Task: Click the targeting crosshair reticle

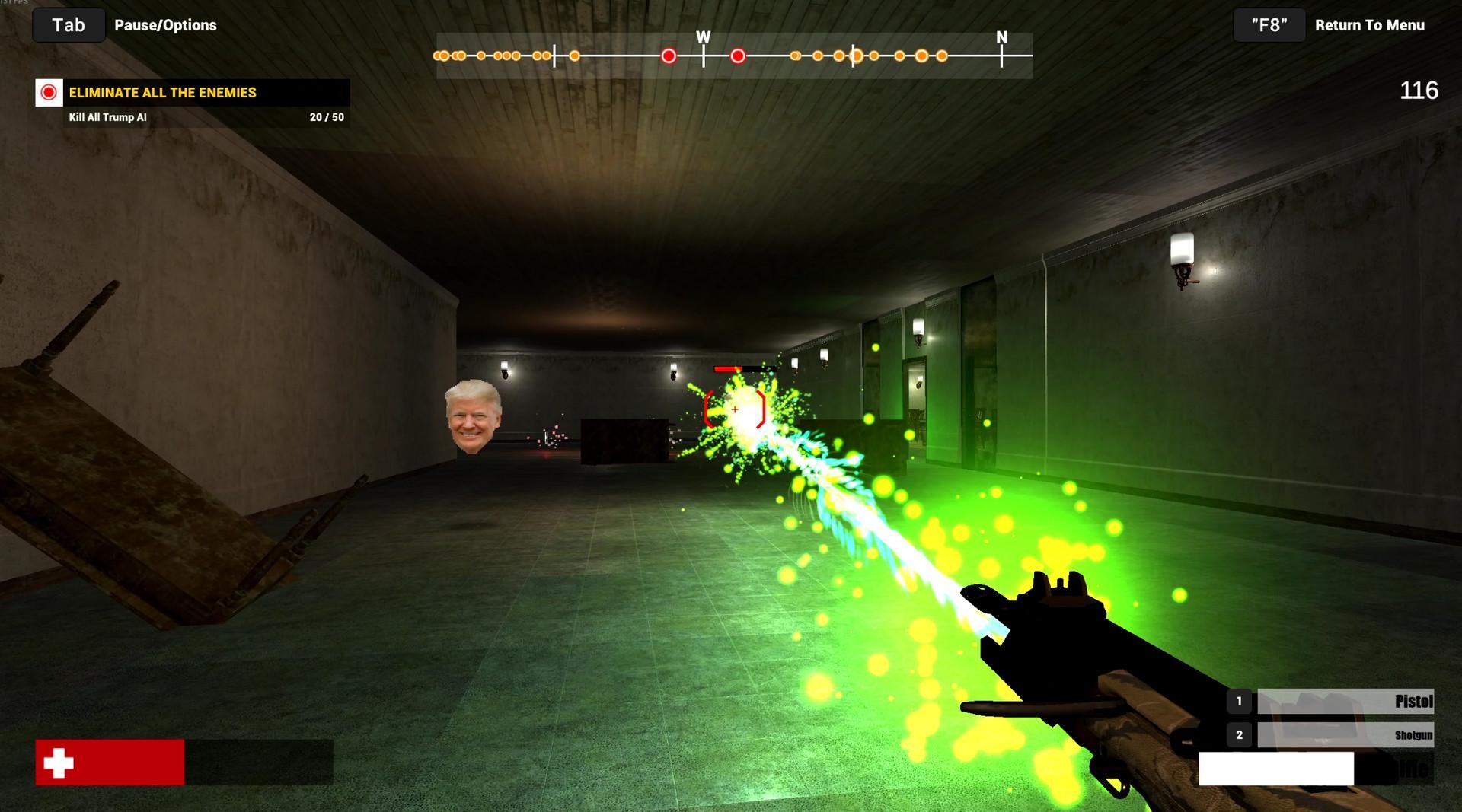Action: [x=734, y=409]
